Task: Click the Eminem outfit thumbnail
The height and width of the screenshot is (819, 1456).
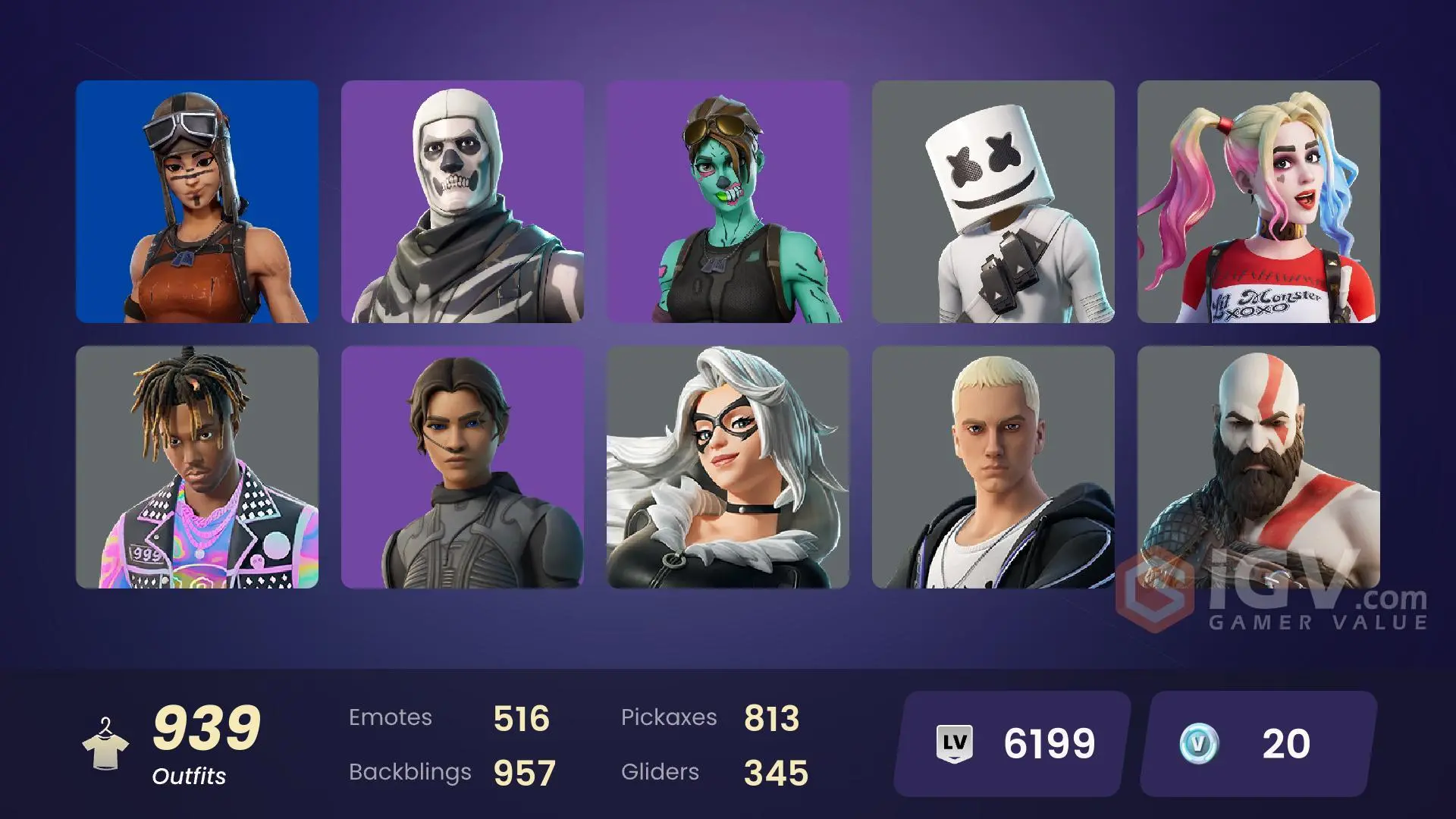Action: (992, 468)
